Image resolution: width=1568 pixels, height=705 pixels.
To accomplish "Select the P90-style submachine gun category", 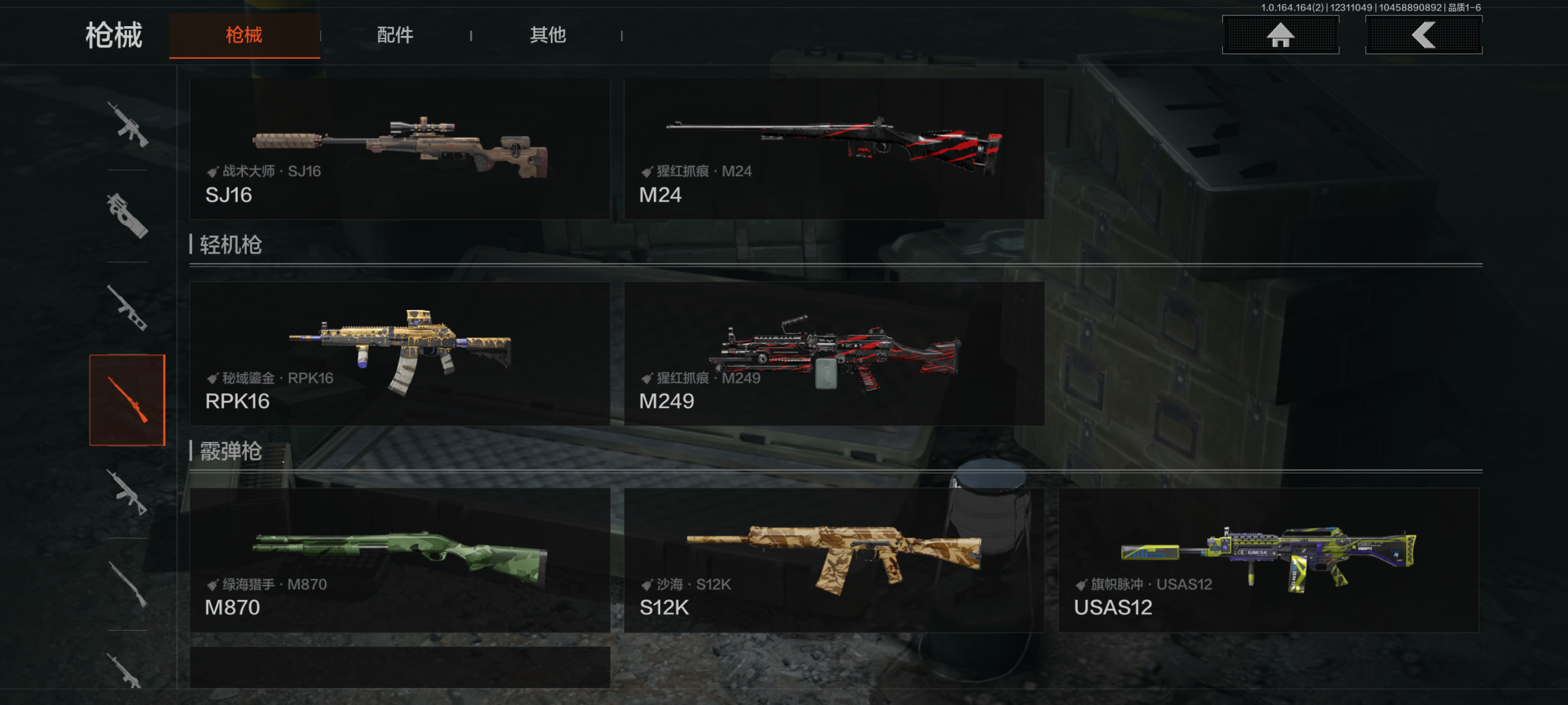I will tap(127, 216).
